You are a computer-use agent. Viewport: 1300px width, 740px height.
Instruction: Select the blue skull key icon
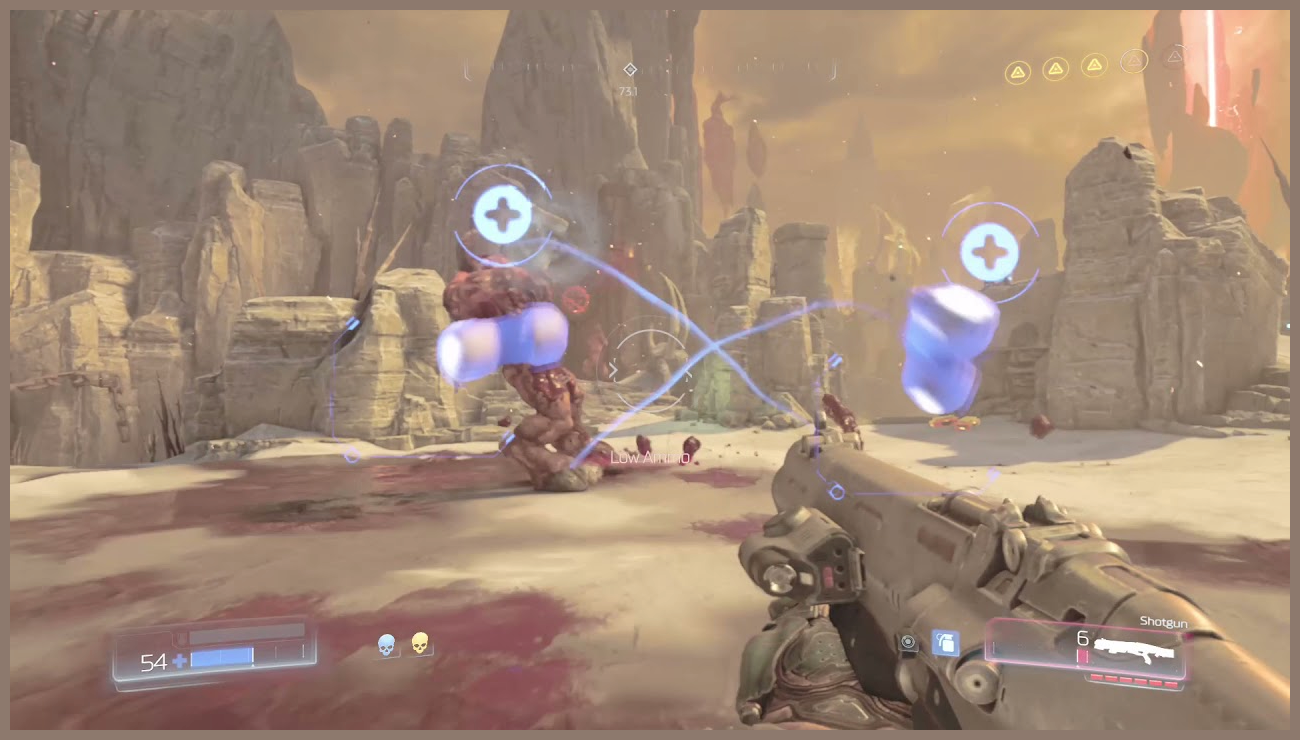pos(386,646)
